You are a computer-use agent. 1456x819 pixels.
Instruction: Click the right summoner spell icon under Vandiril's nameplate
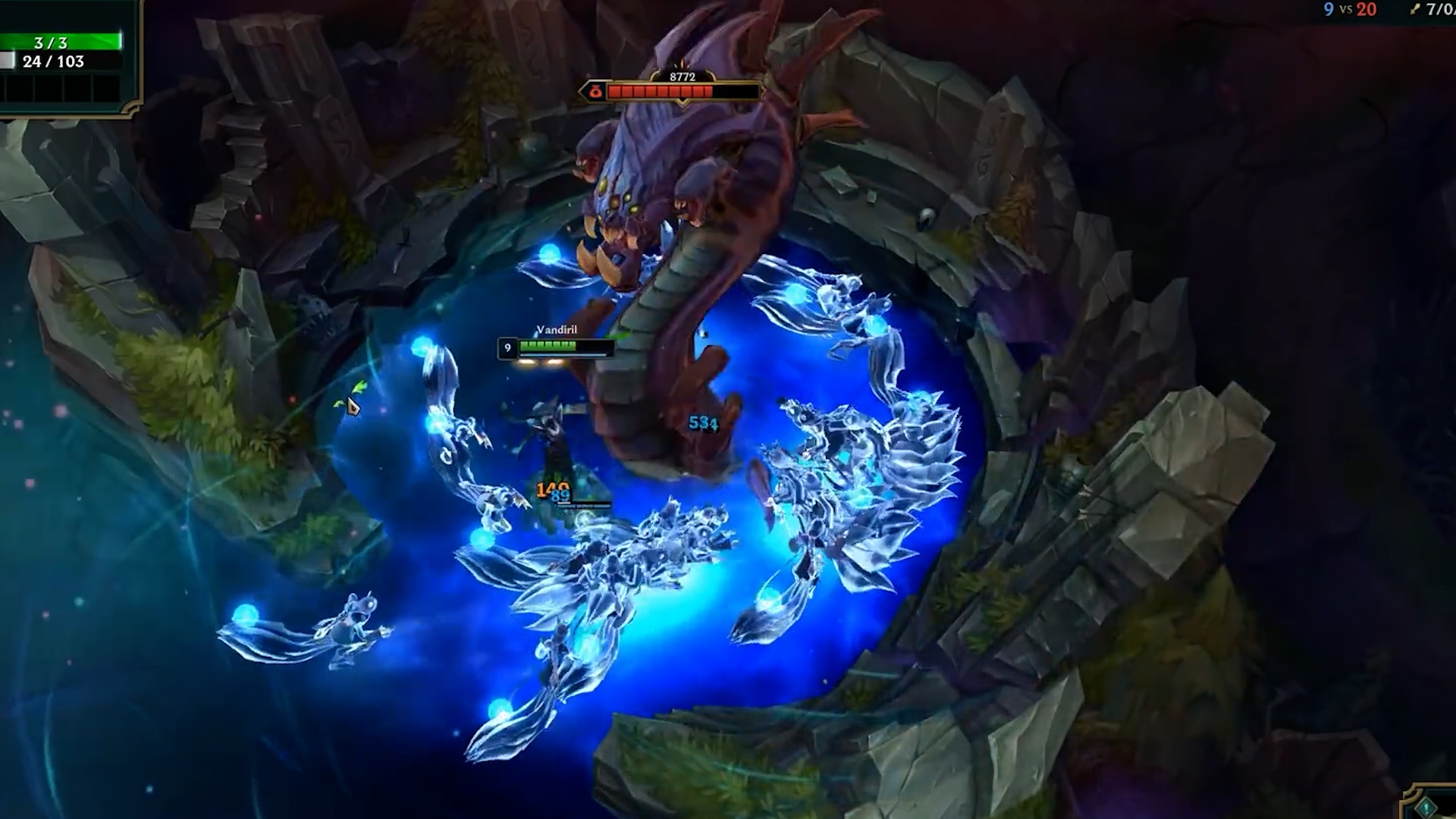coord(554,362)
